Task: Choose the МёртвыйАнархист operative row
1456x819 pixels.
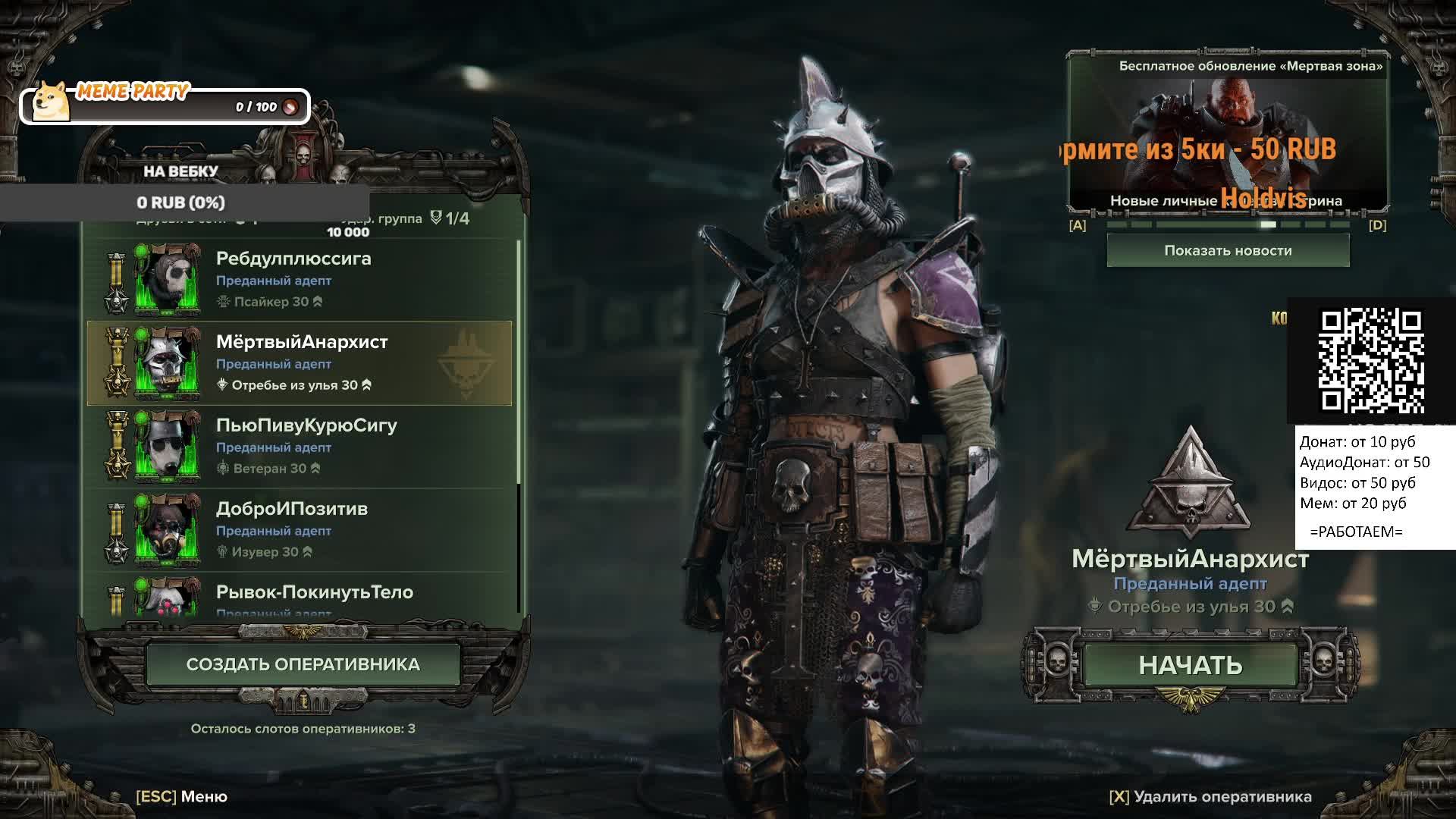Action: tap(300, 362)
